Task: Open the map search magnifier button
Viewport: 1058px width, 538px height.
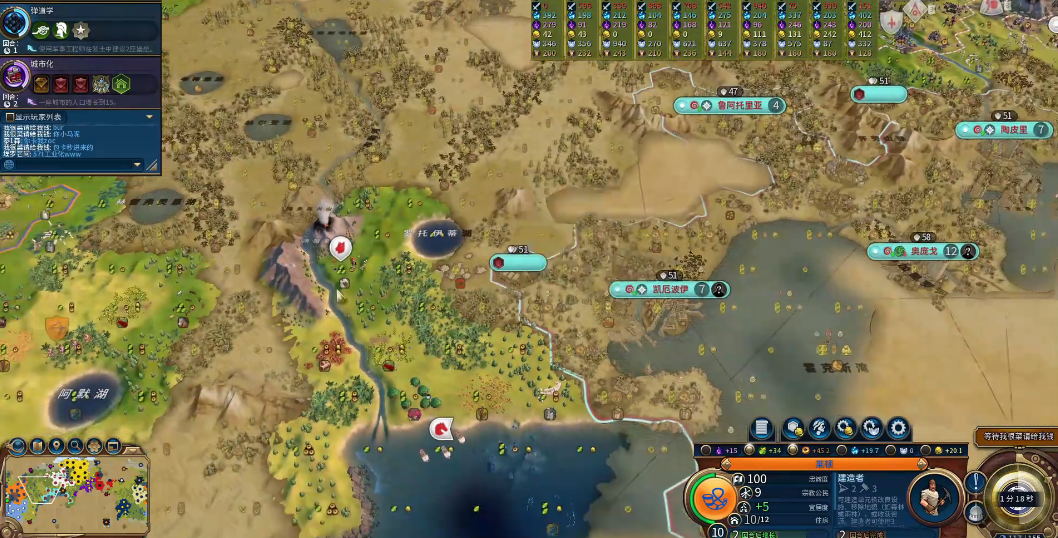Action: [73, 446]
